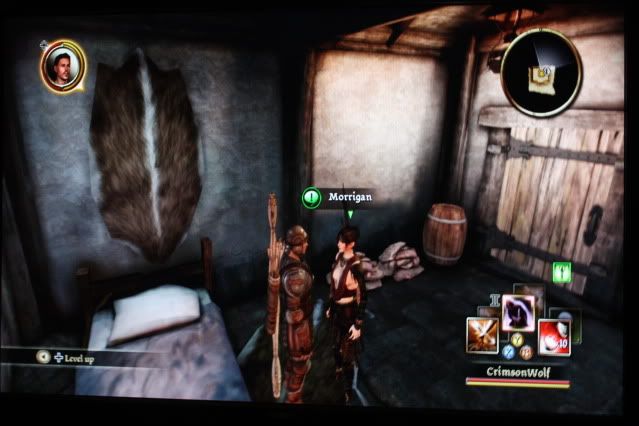Select the player character portrait
Image resolution: width=639 pixels, height=426 pixels.
click(x=63, y=66)
